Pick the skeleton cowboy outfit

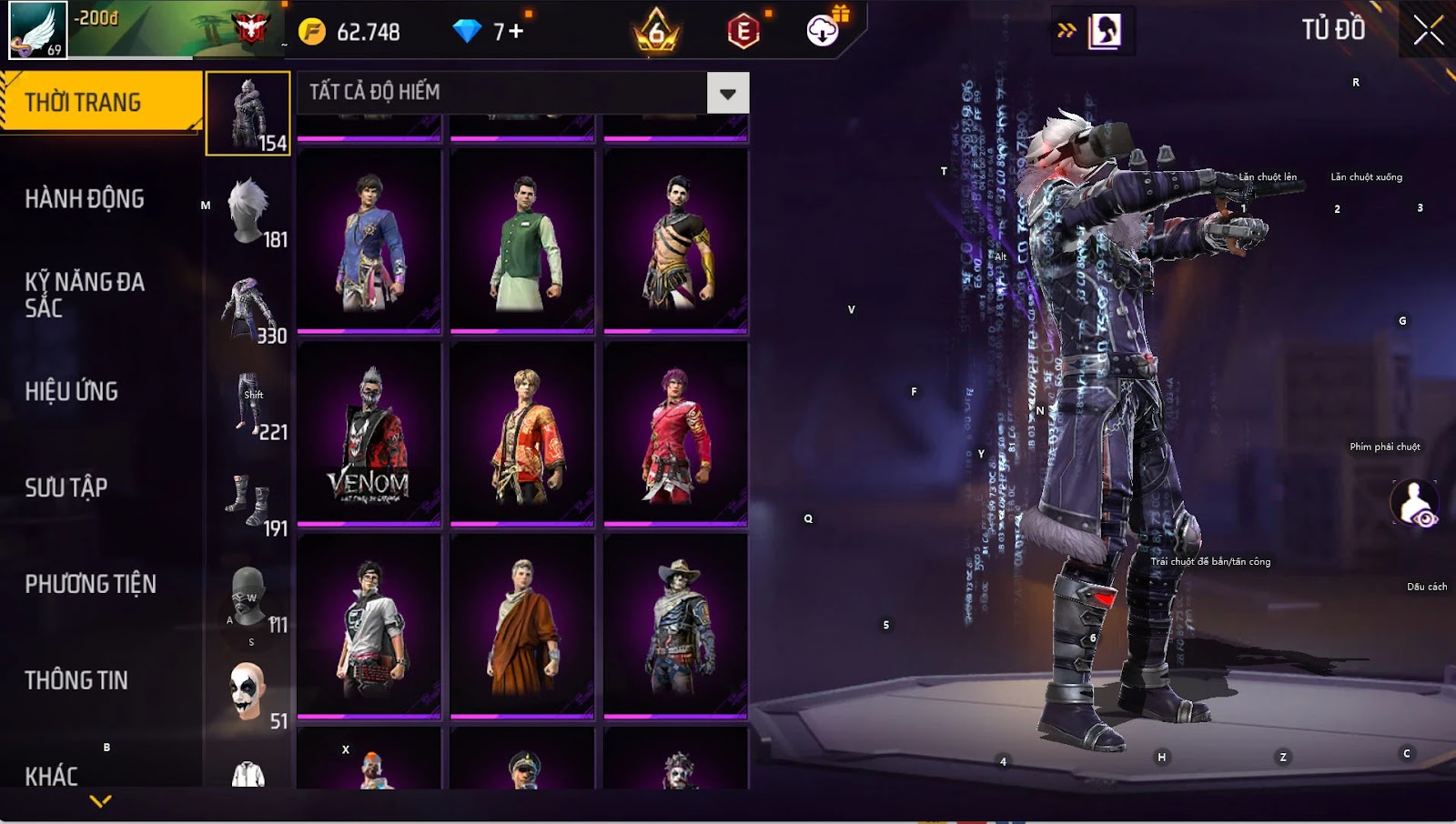pos(675,626)
